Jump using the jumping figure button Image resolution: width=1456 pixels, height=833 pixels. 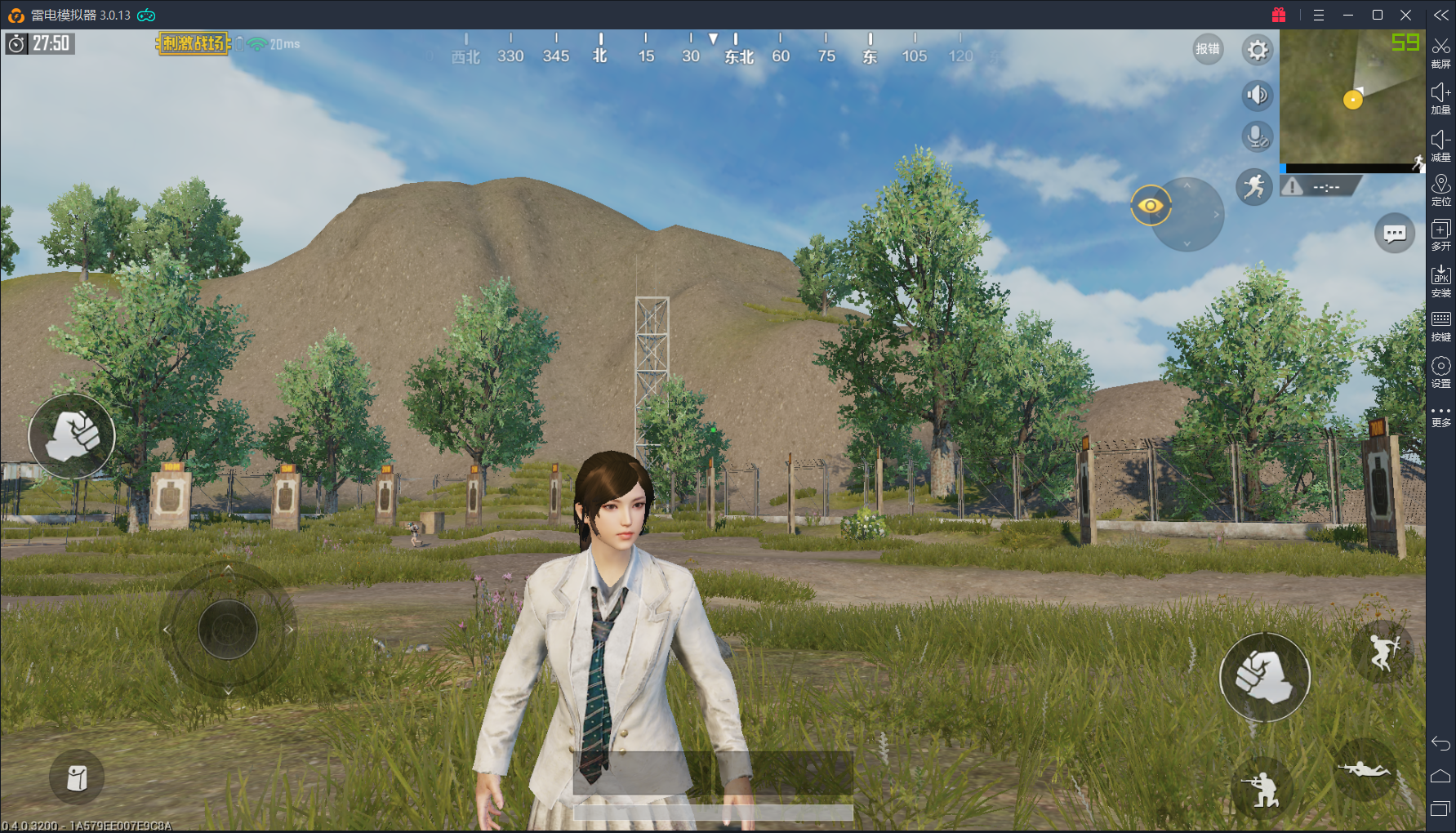[1381, 651]
